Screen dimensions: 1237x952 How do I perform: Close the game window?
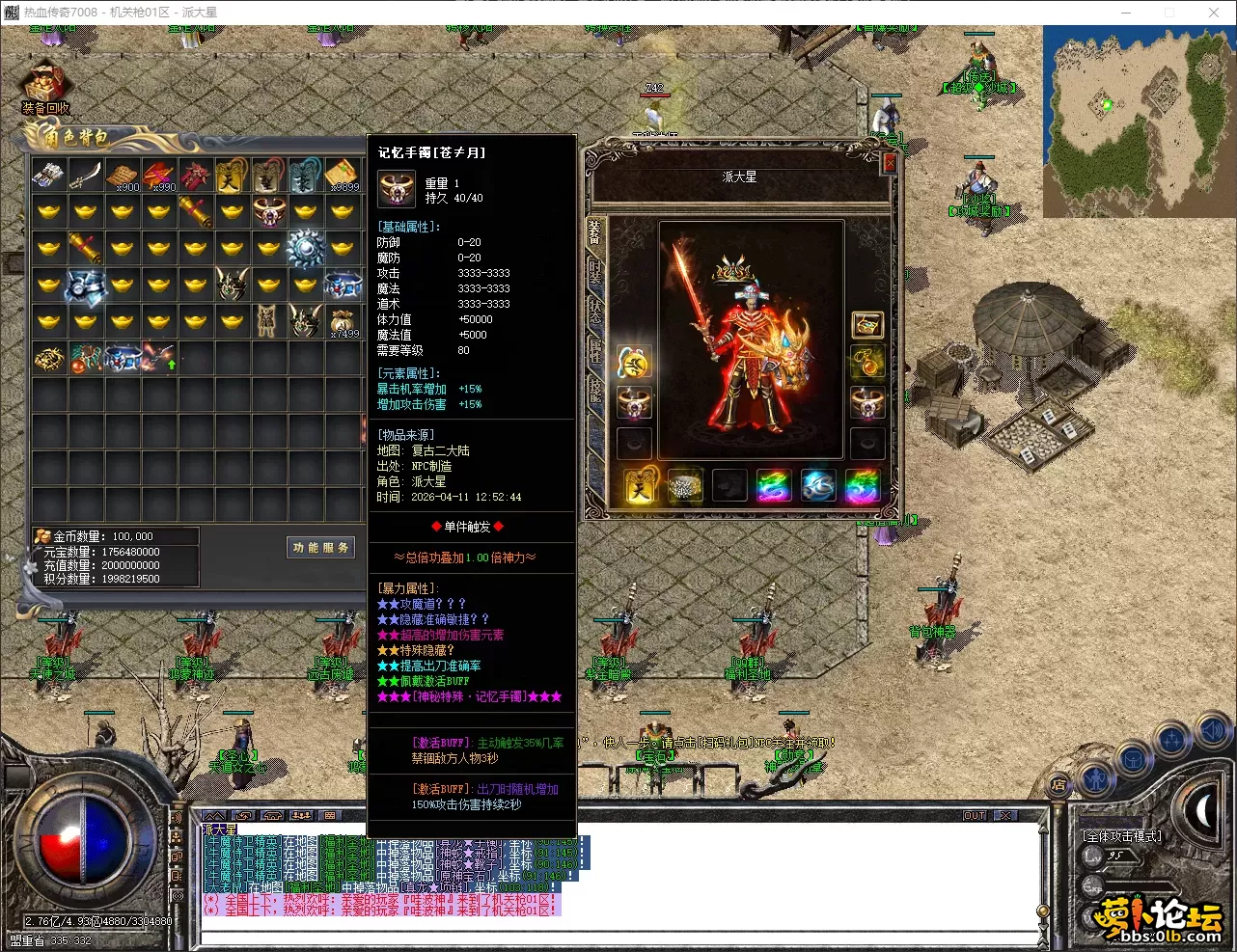[1213, 13]
